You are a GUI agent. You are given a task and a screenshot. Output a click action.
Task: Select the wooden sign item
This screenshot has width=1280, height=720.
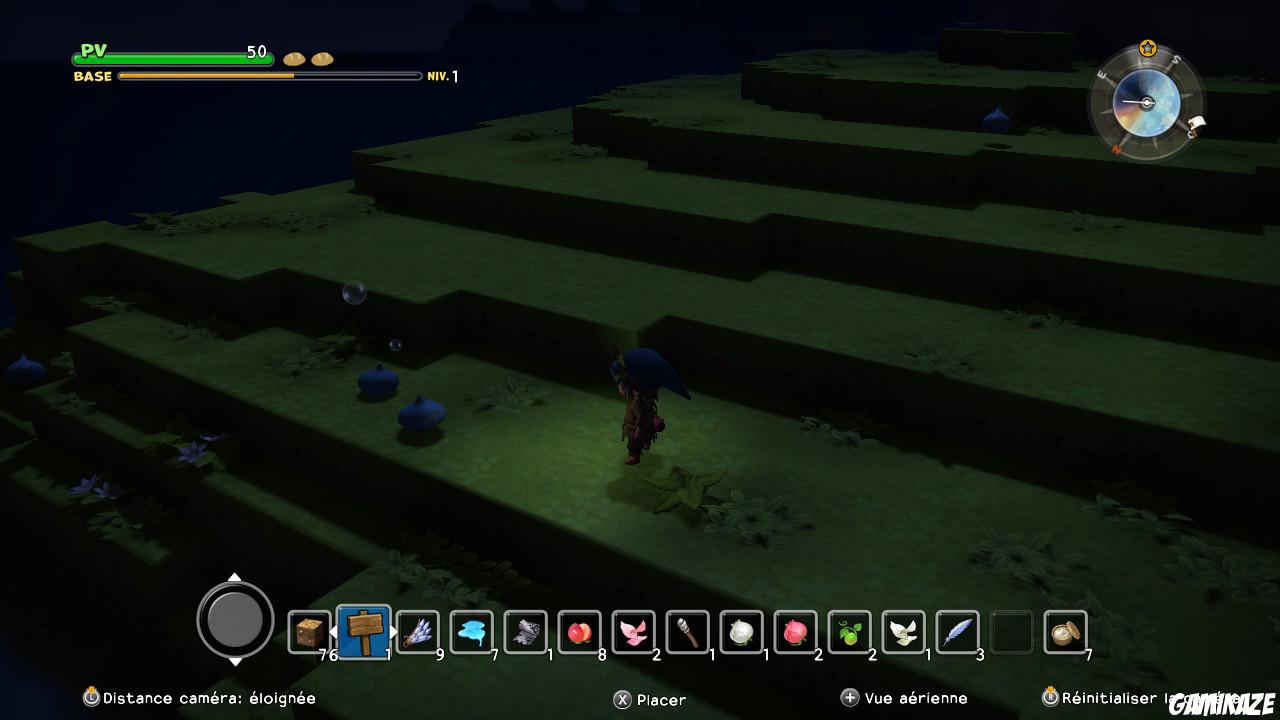point(364,630)
